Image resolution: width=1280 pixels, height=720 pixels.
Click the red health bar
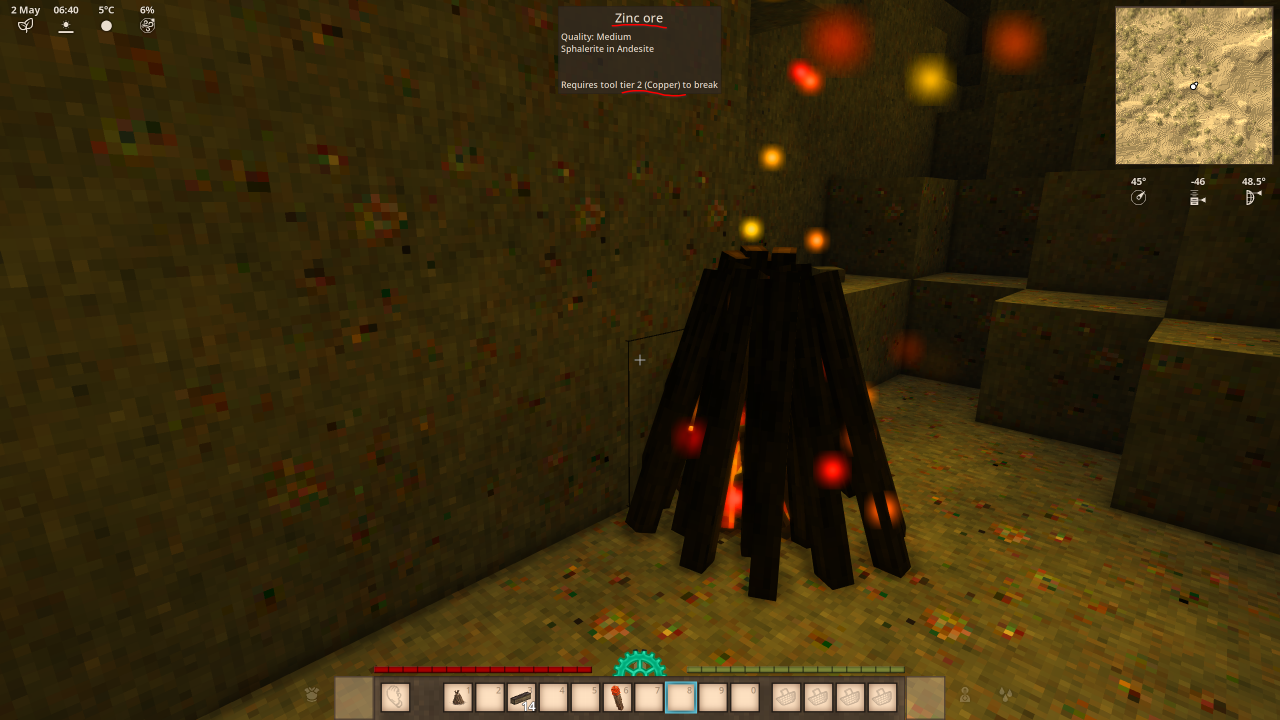point(480,668)
